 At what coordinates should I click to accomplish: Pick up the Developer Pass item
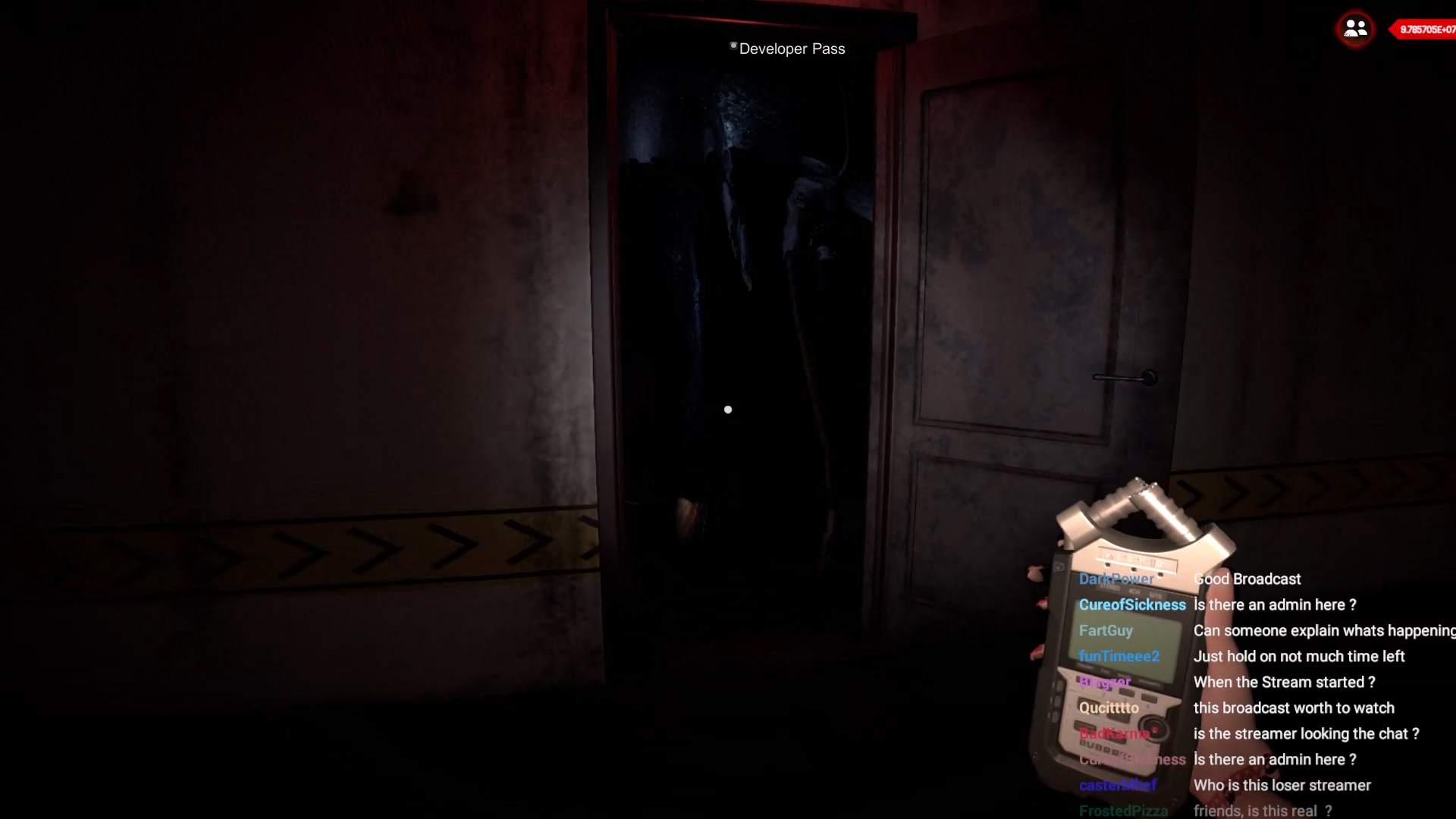point(791,48)
